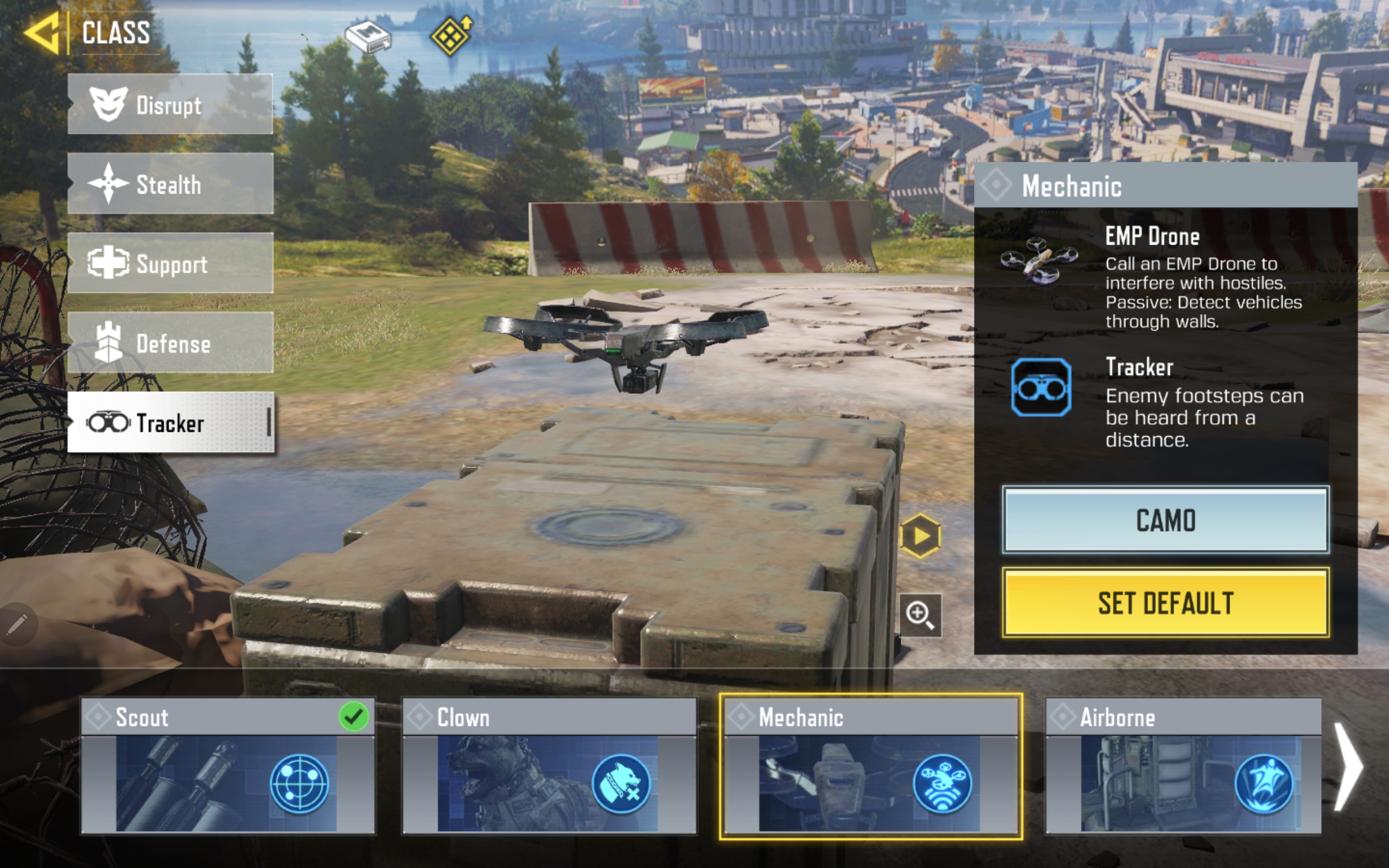Viewport: 1389px width, 868px height.
Task: Tap the pencil edit button
Action: click(x=17, y=624)
